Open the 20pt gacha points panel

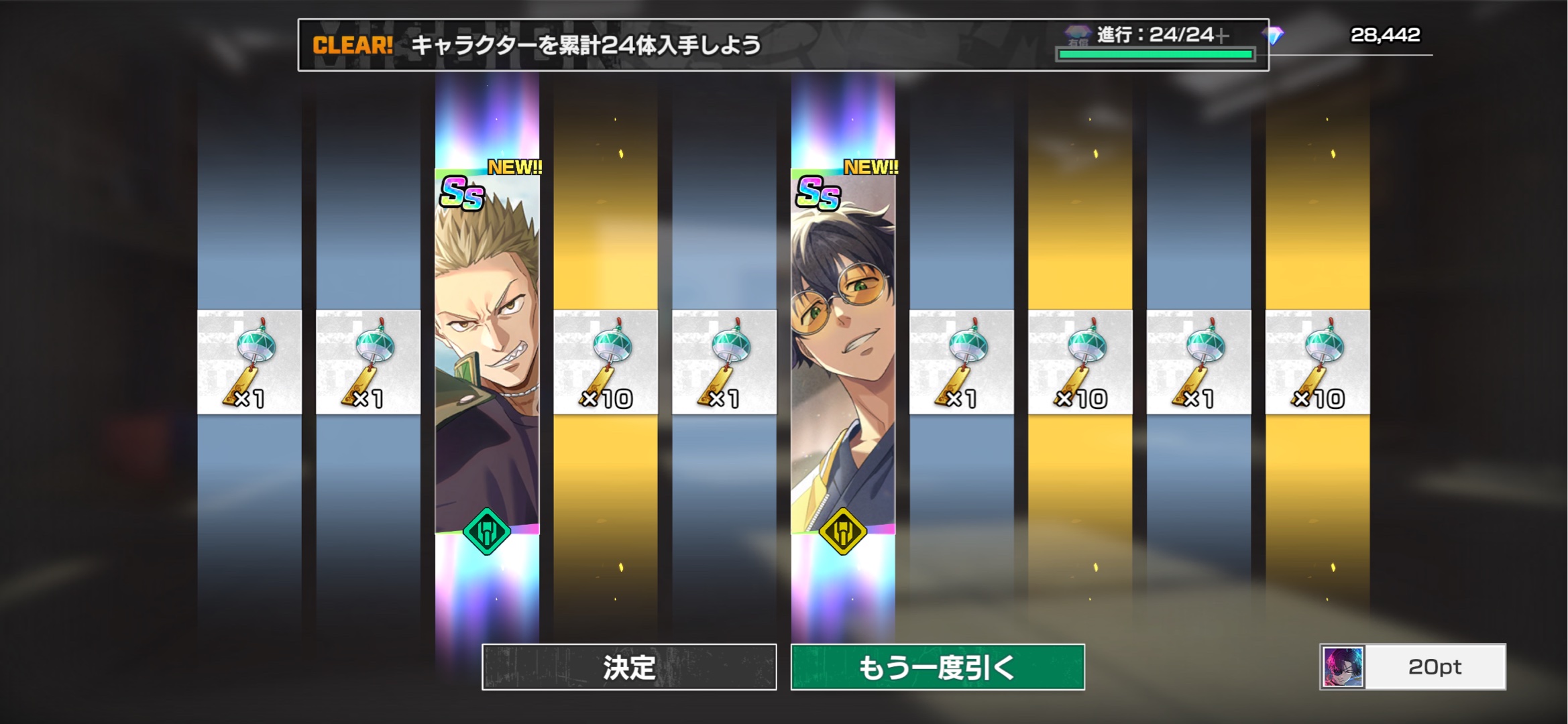(x=1412, y=667)
